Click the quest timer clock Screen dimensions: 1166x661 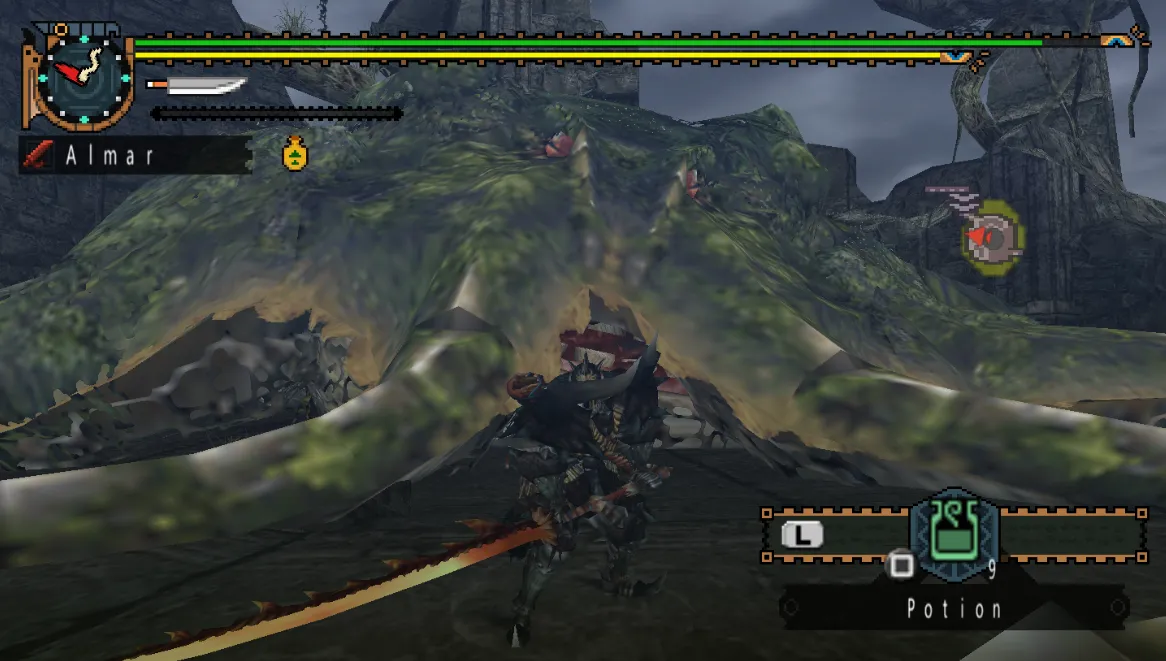83,78
